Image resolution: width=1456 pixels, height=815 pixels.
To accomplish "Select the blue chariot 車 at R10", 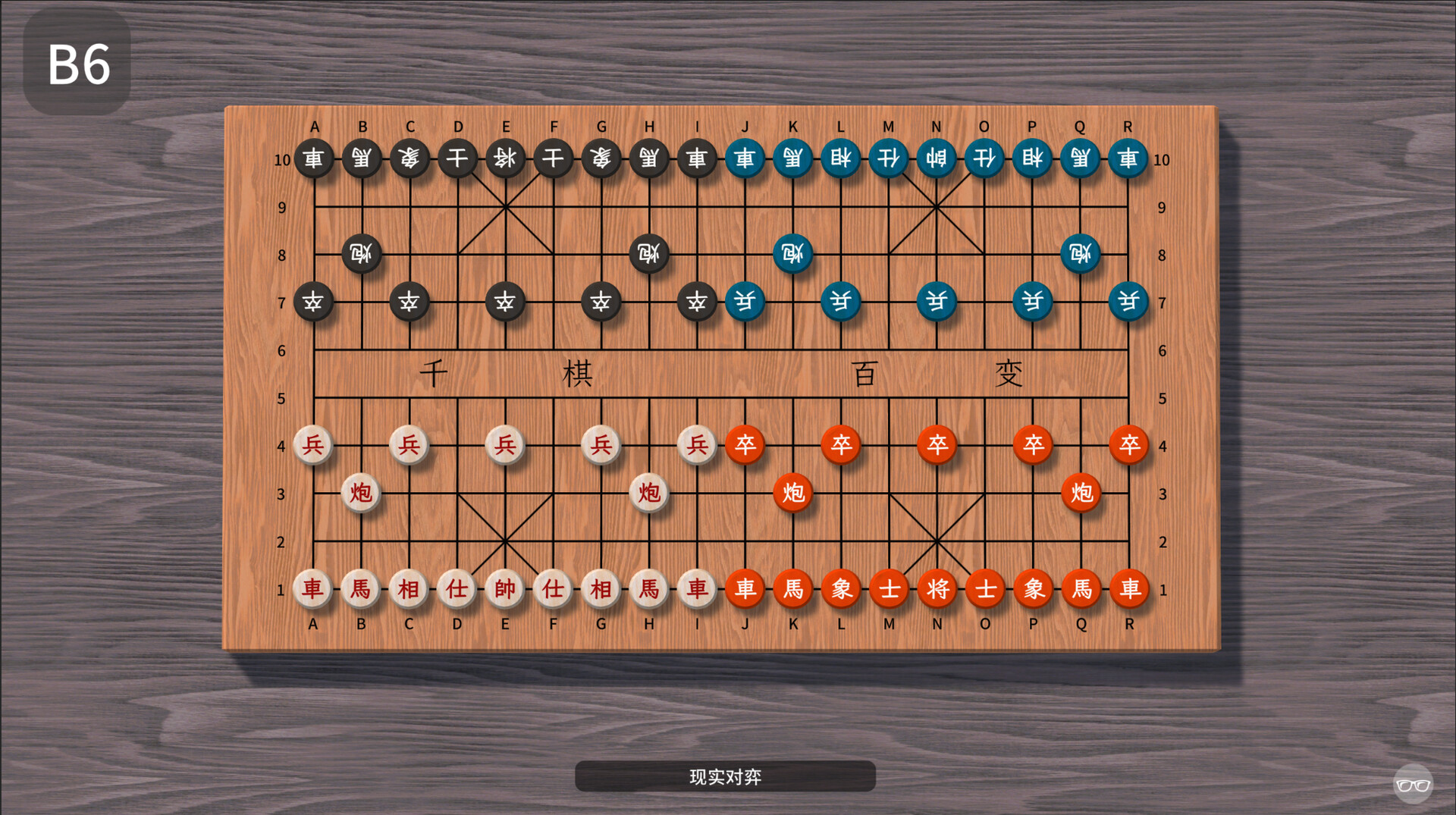I will (x=1129, y=159).
